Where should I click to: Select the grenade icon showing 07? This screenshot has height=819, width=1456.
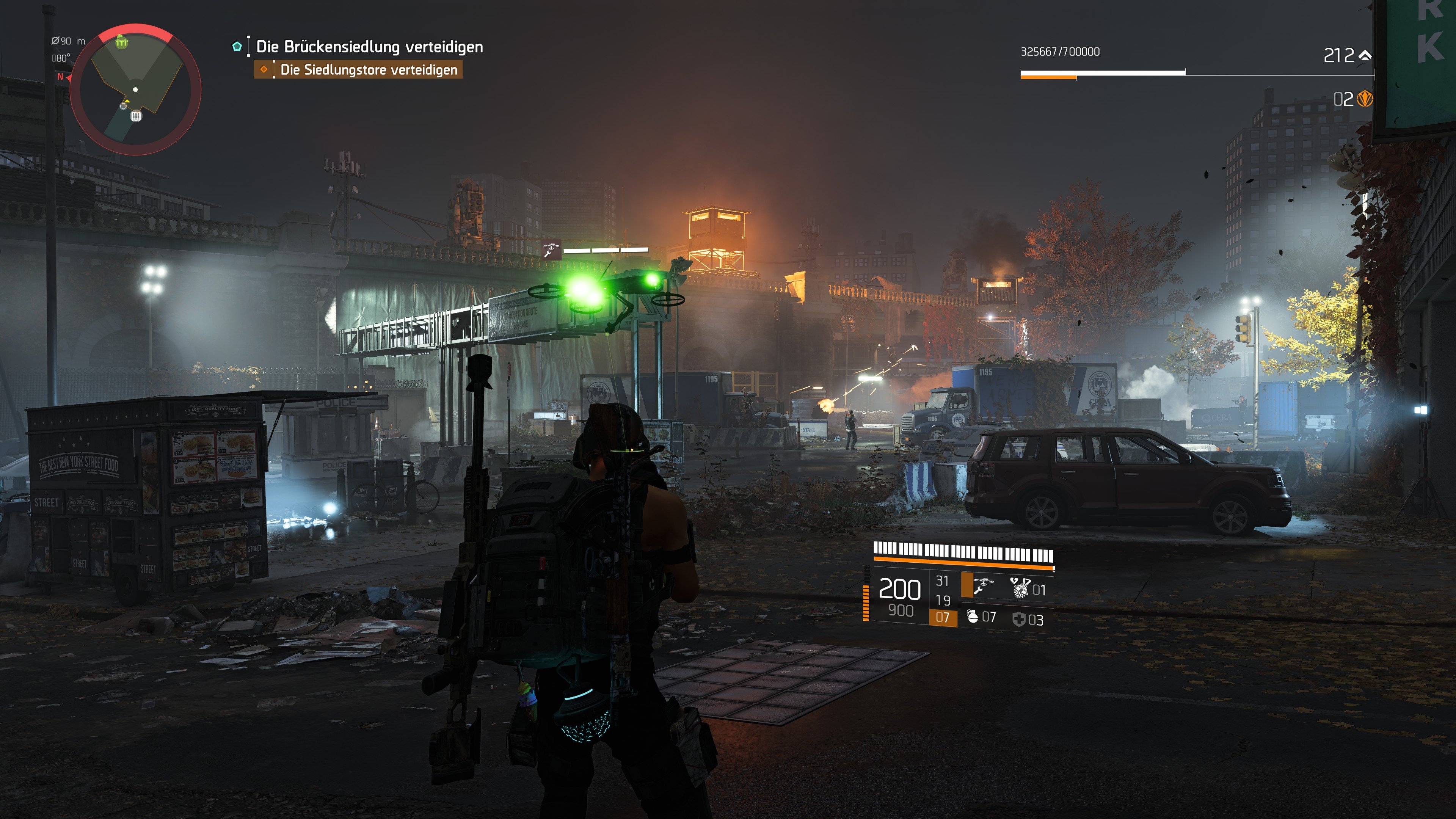coord(973,618)
